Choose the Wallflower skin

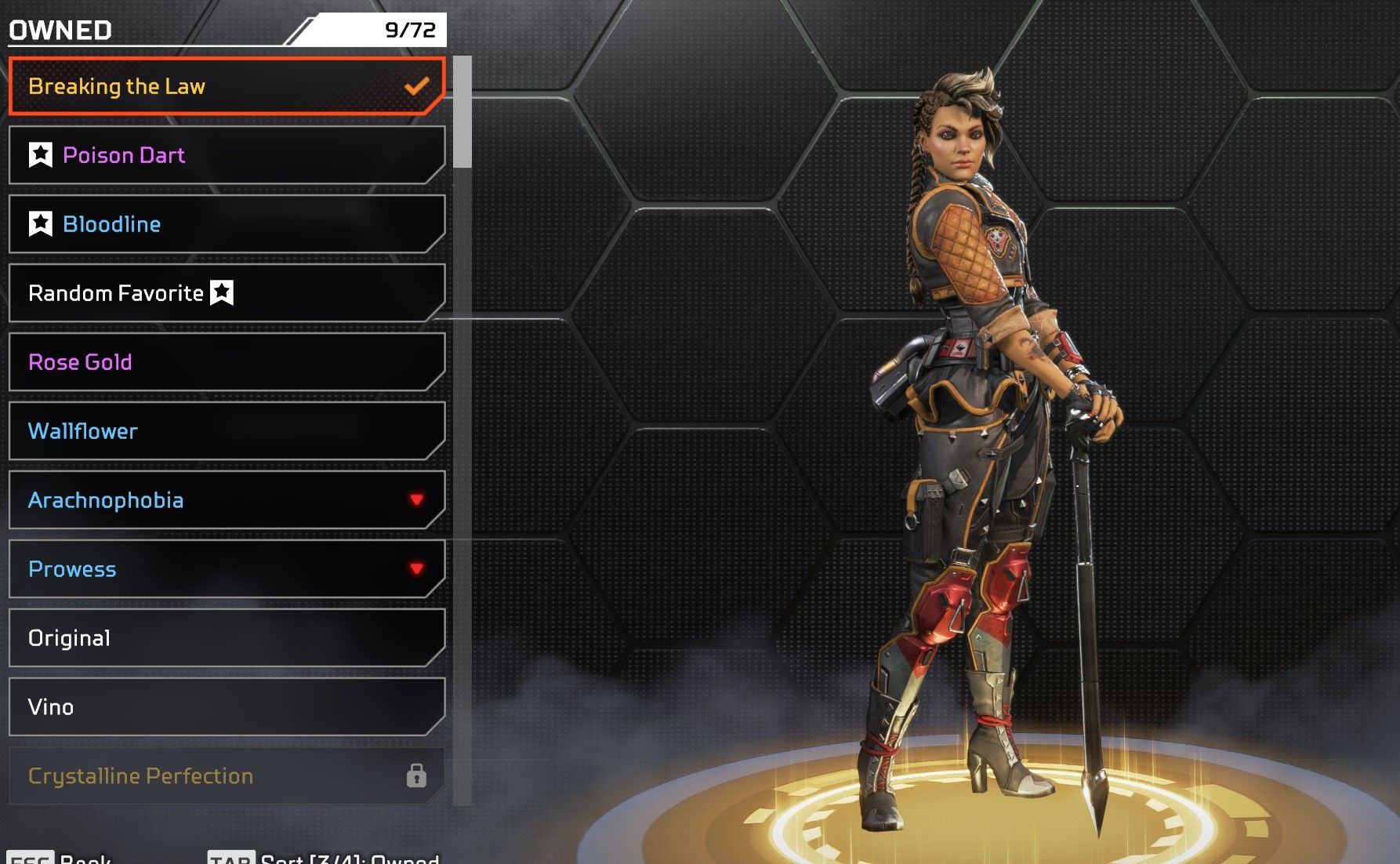click(x=226, y=431)
